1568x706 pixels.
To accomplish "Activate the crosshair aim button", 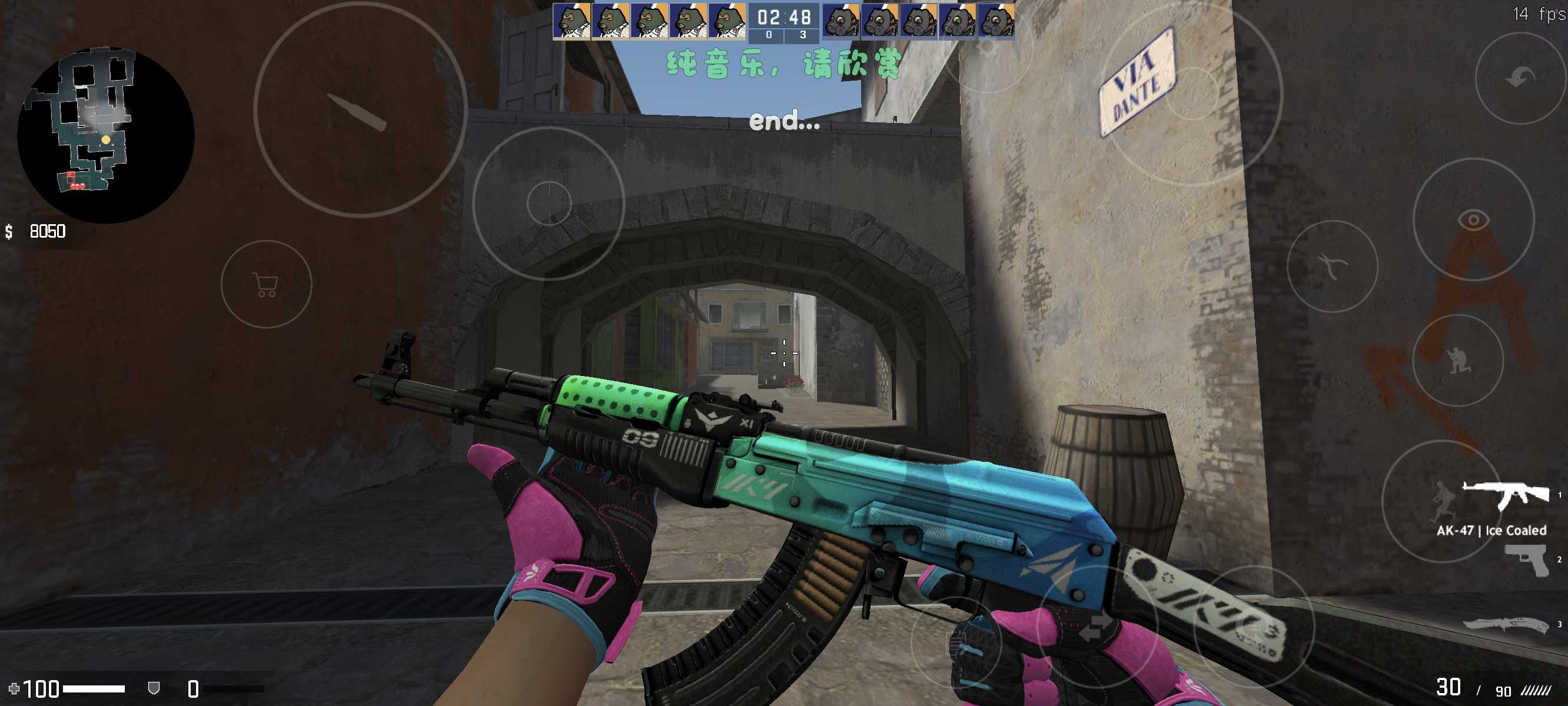I will click(549, 202).
